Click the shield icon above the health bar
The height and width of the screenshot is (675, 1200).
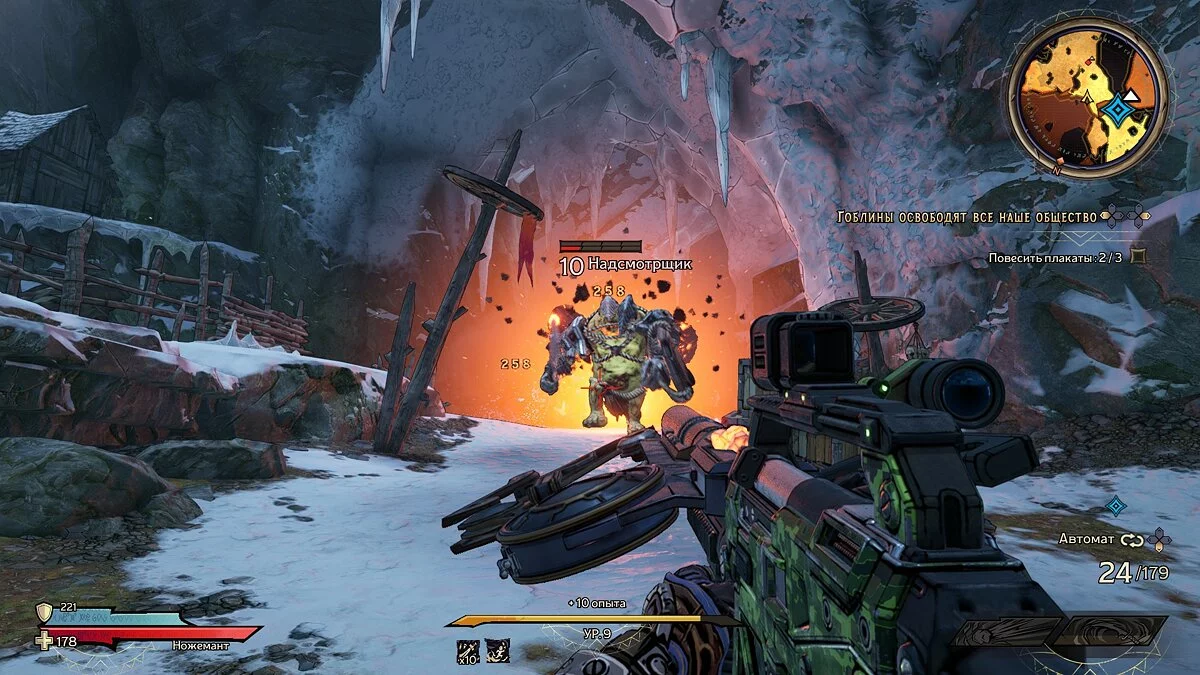[x=44, y=612]
